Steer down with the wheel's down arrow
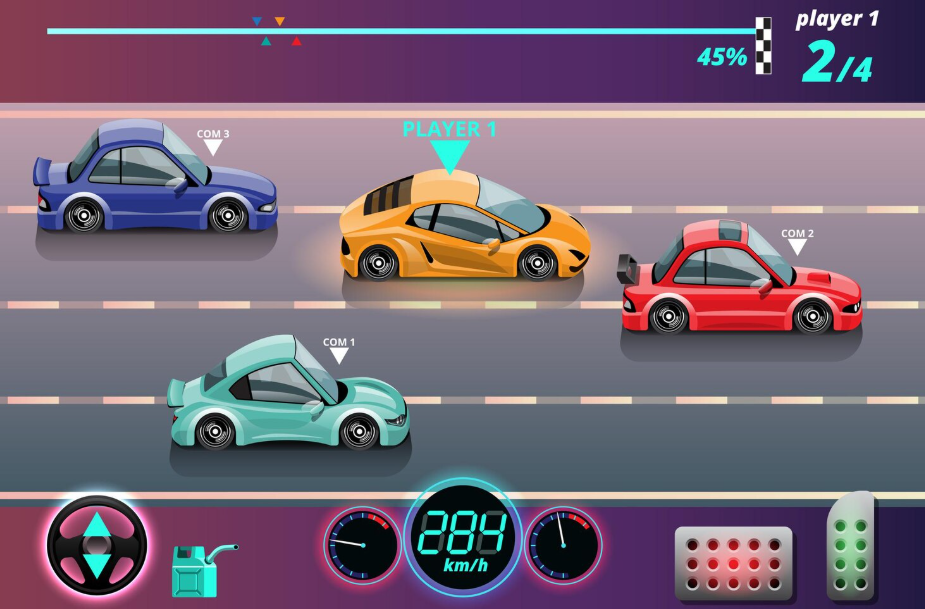Screen dimensions: 925x609 (96, 565)
